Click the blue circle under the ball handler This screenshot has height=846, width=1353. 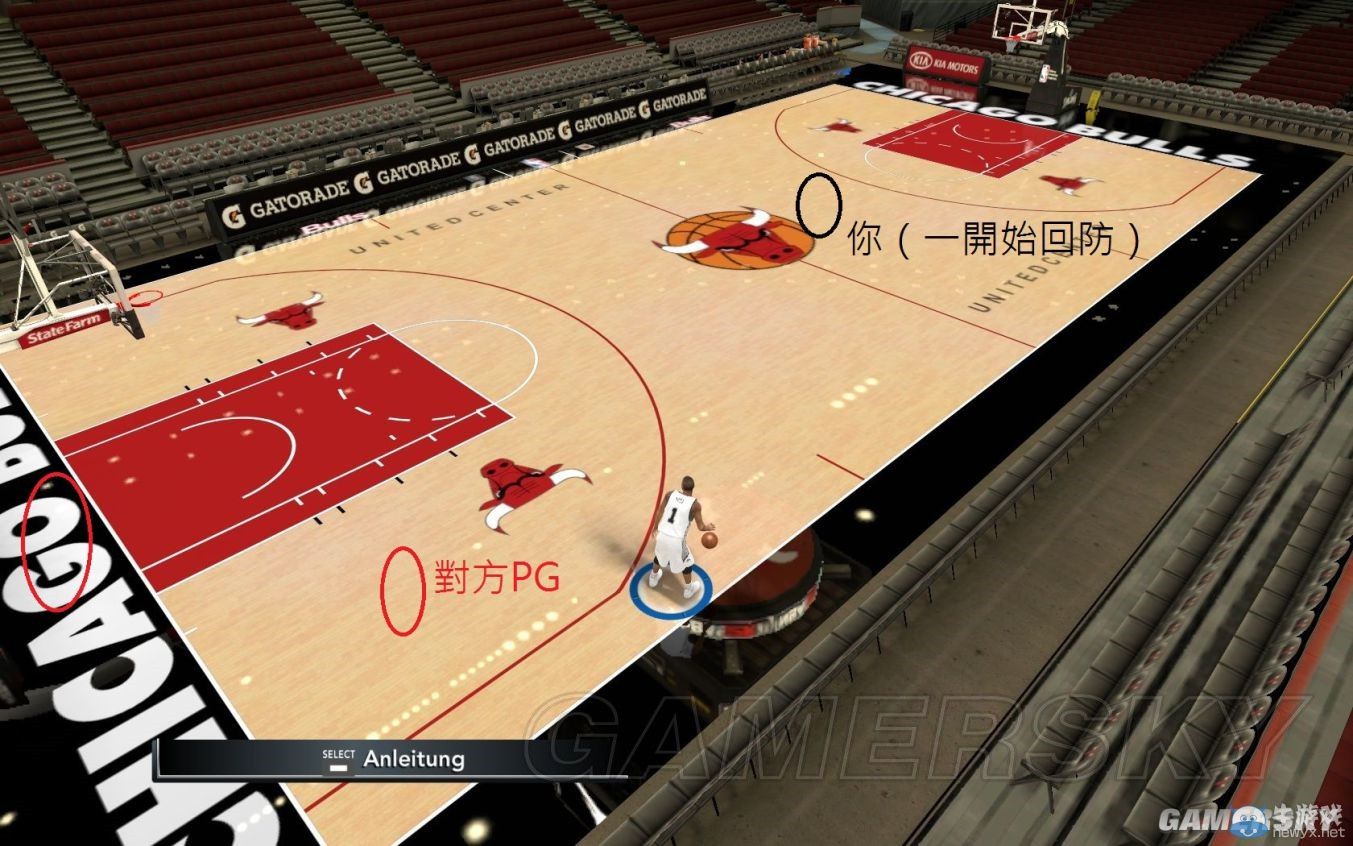coord(670,589)
